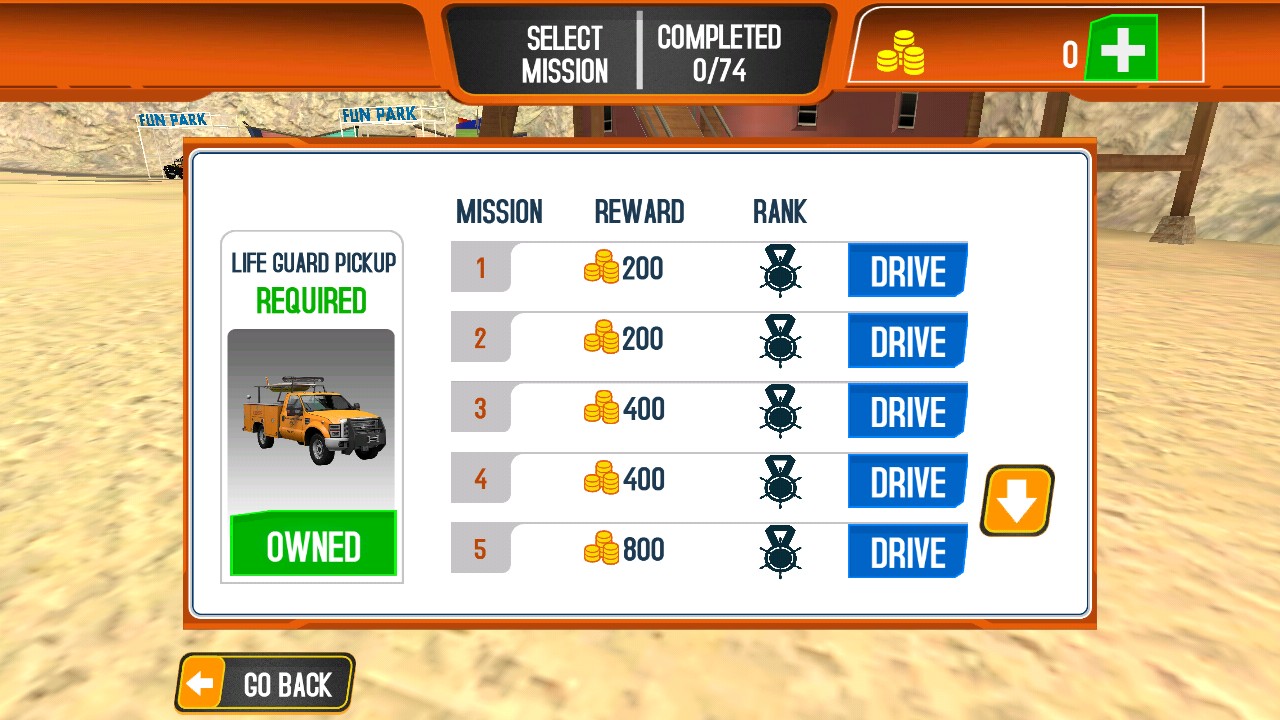Launch mission 3 via its DRIVE button

pos(907,410)
